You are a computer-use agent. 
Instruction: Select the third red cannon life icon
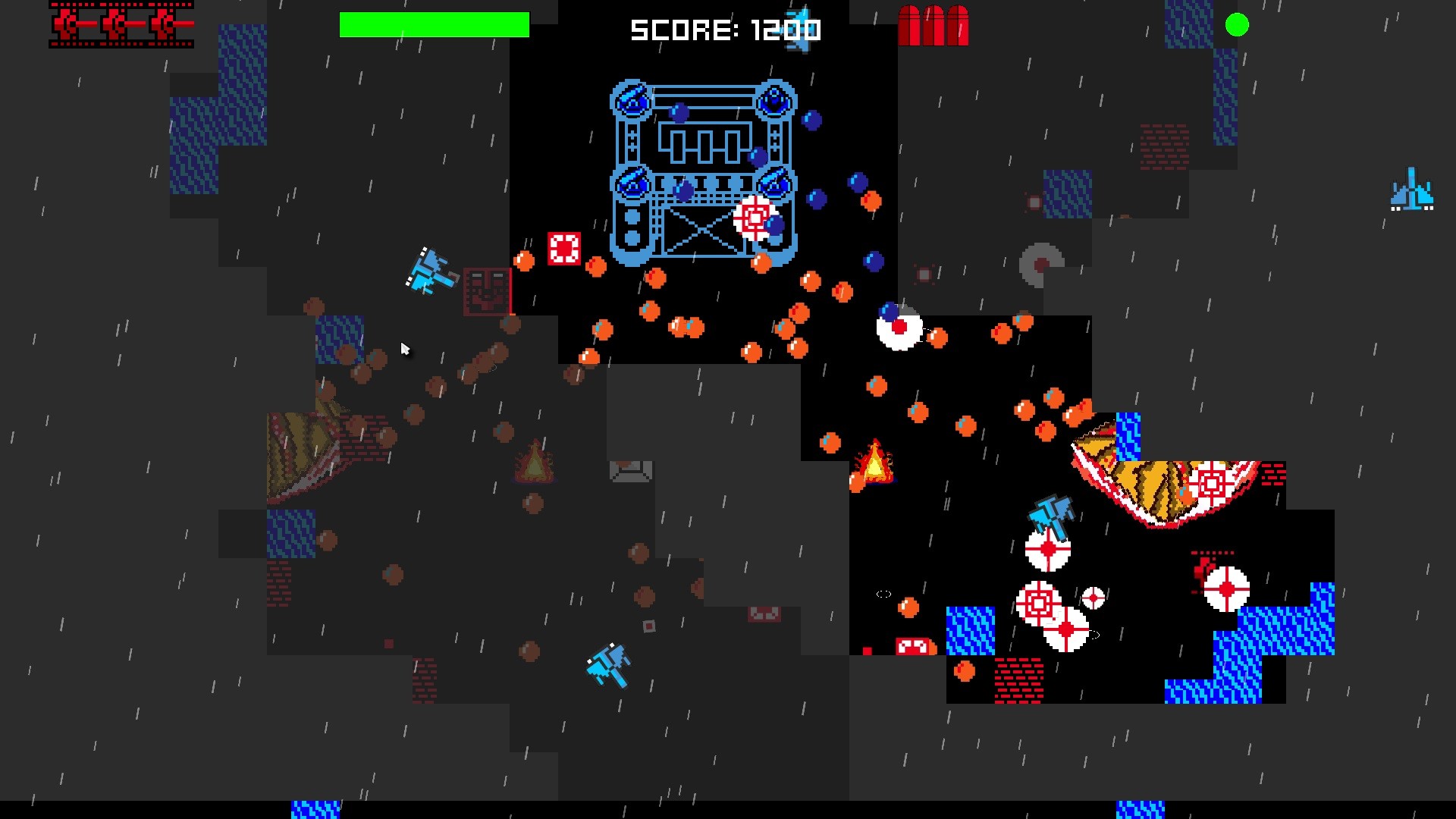pyautogui.click(x=167, y=24)
